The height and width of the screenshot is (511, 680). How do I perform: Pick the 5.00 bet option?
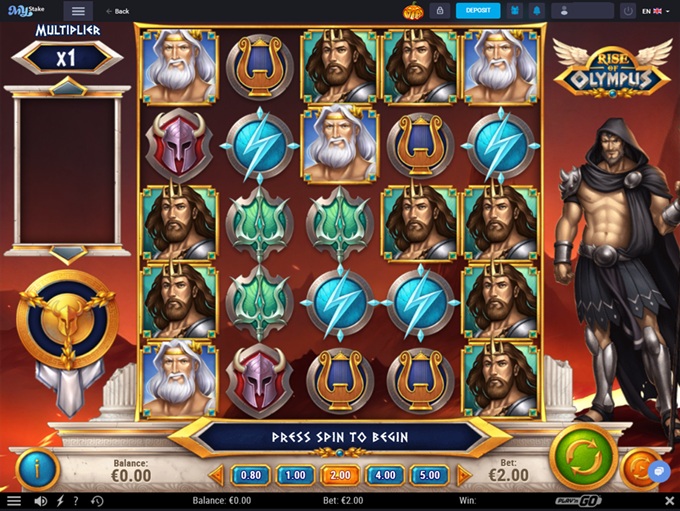click(430, 475)
